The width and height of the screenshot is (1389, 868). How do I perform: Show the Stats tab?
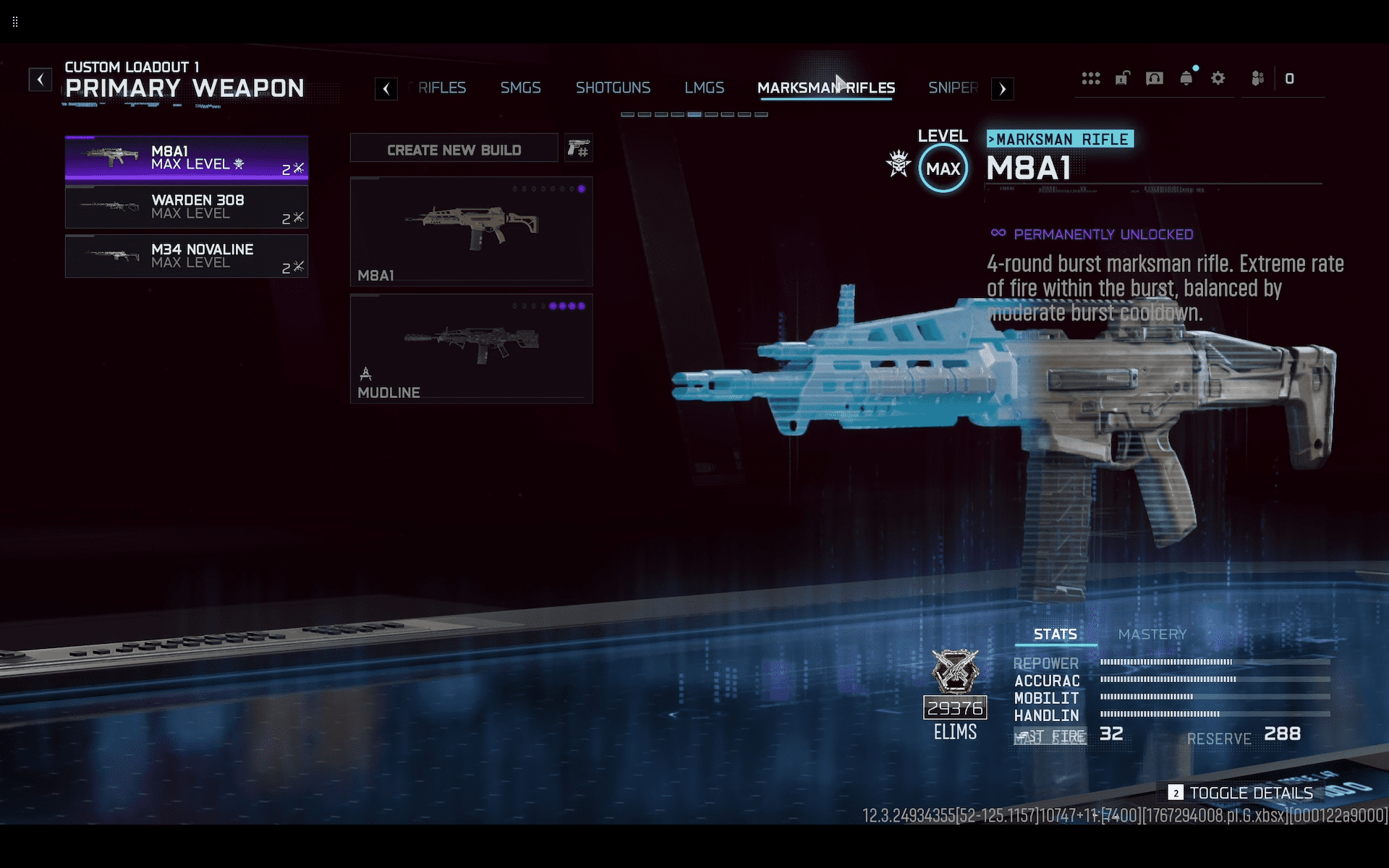point(1055,634)
